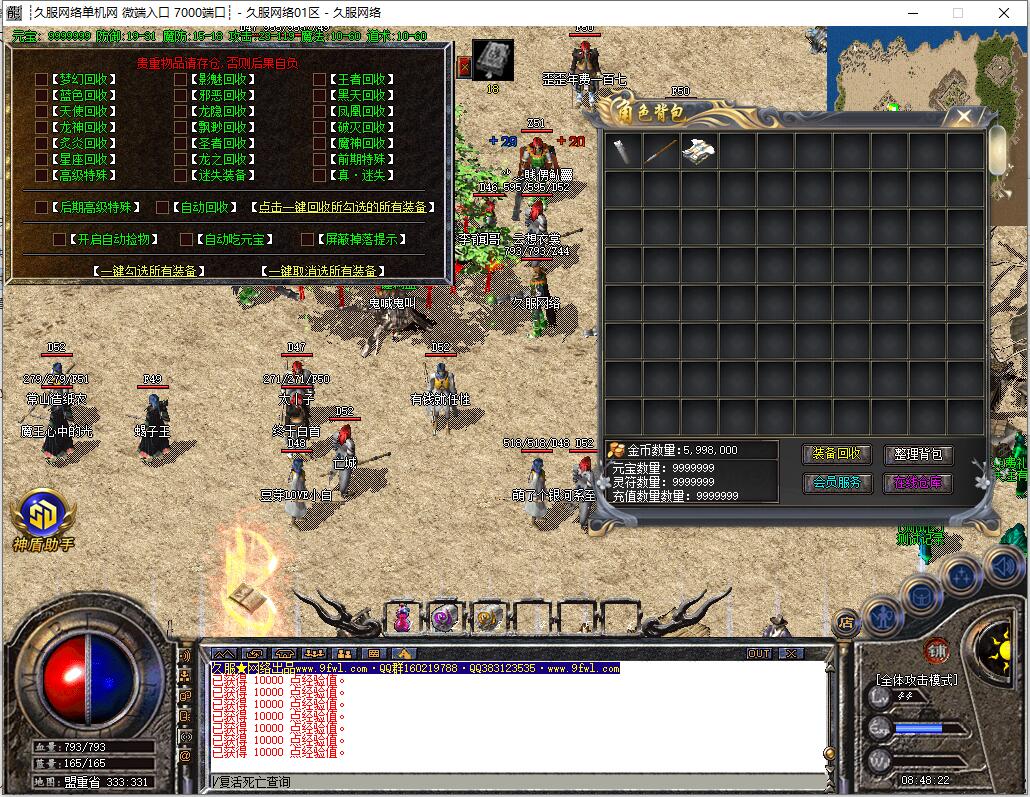Select the wooden staff item in the bag
Screen dimensions: 1030x797
pyautogui.click(x=660, y=152)
